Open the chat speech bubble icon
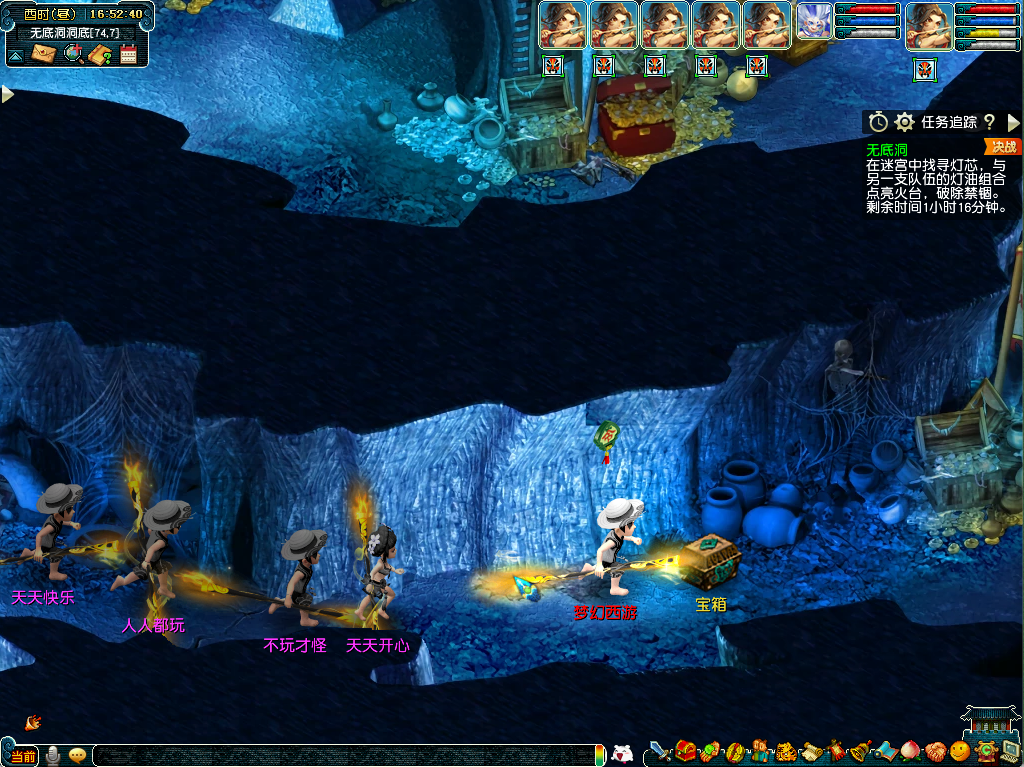The height and width of the screenshot is (767, 1024). [x=77, y=755]
